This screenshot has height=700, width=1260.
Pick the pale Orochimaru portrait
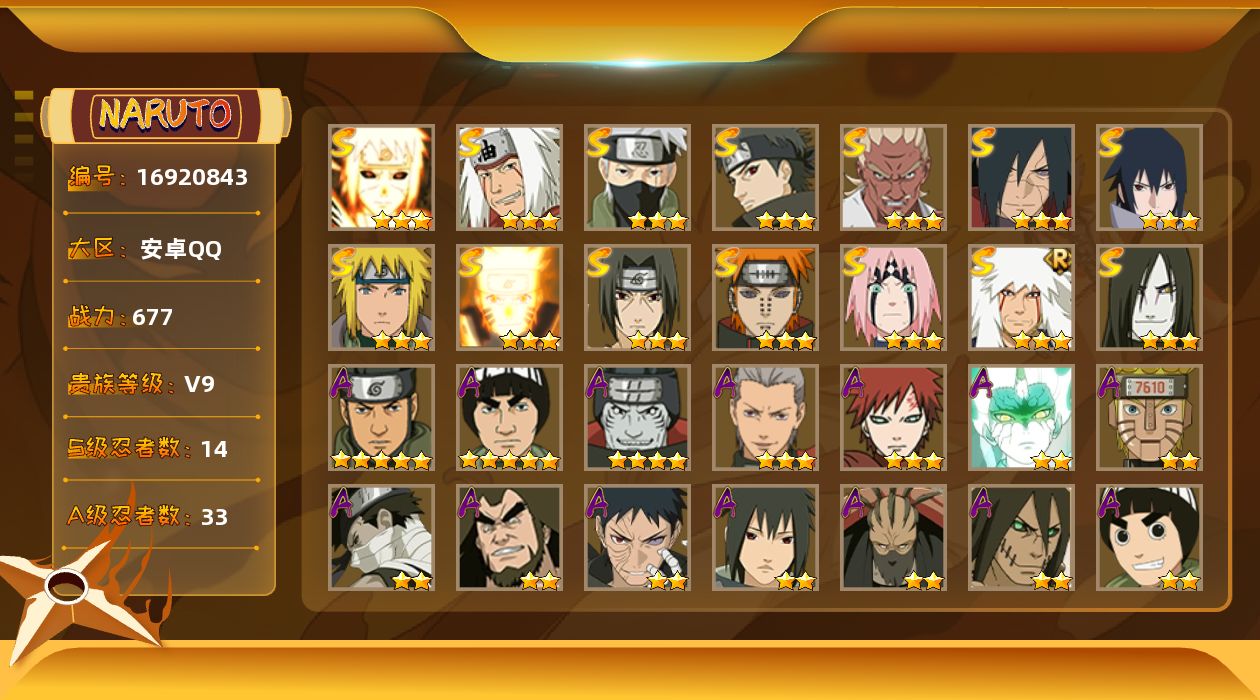[1150, 298]
